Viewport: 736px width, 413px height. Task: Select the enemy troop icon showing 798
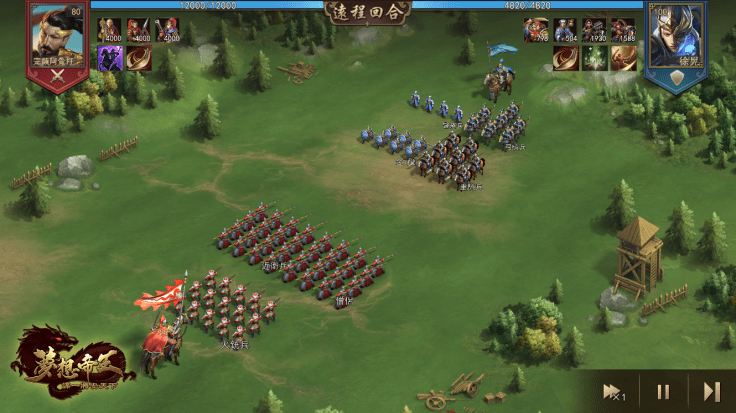536,30
